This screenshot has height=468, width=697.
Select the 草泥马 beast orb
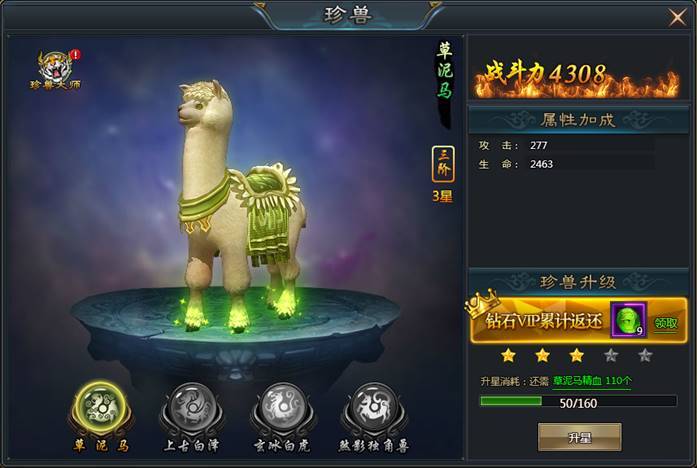[96, 410]
